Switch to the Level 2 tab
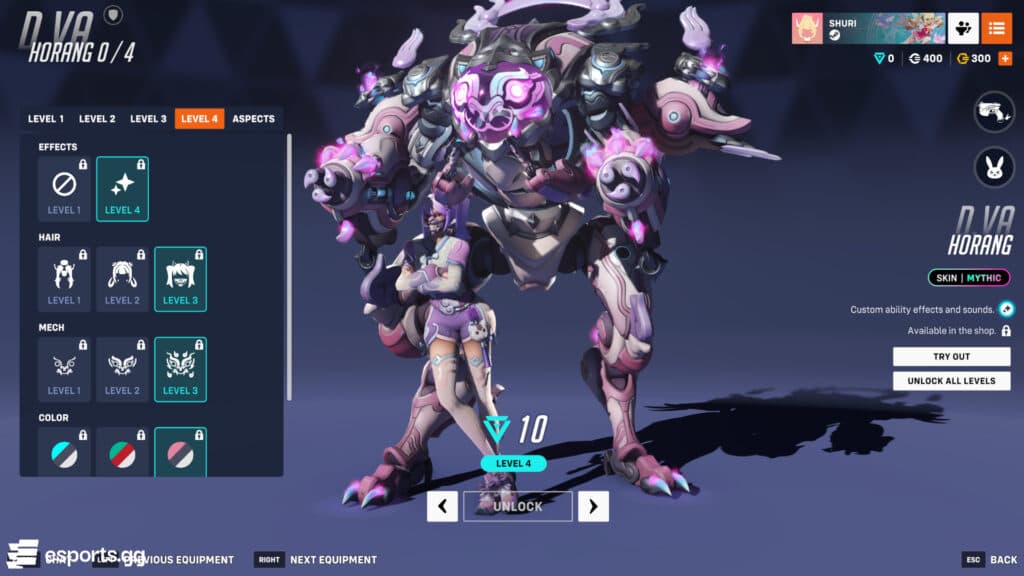 [x=97, y=119]
